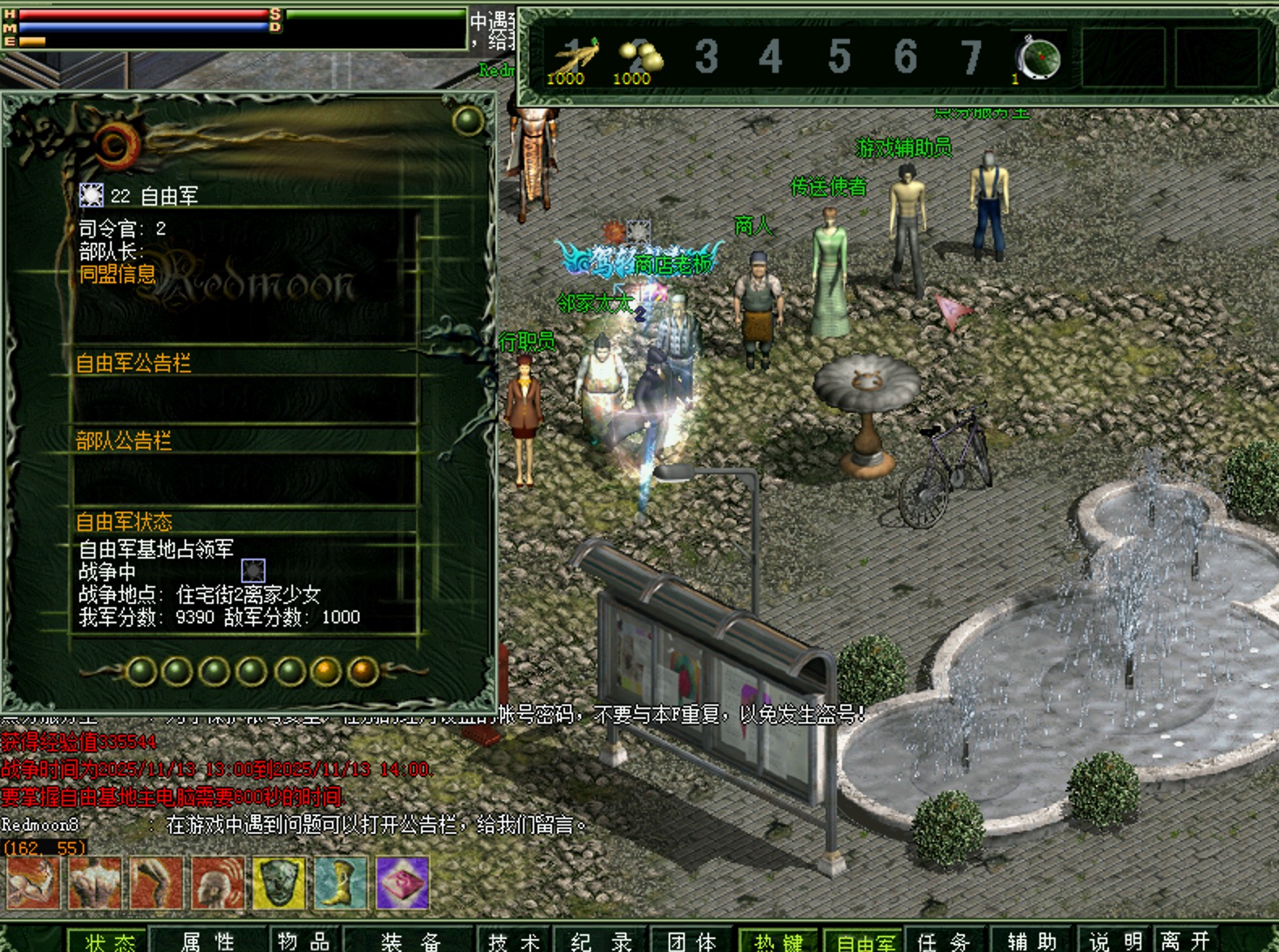The width and height of the screenshot is (1279, 952).
Task: Use the radar compass hotbar item
Action: point(1039,58)
